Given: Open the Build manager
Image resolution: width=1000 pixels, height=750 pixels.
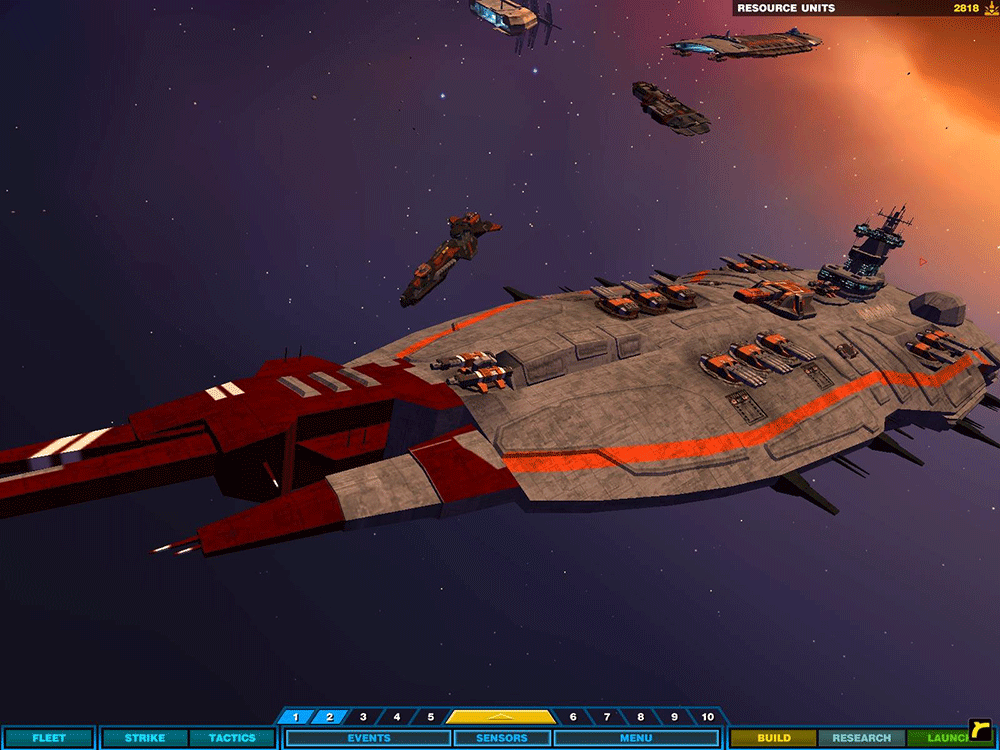Looking at the screenshot, I should pyautogui.click(x=773, y=738).
